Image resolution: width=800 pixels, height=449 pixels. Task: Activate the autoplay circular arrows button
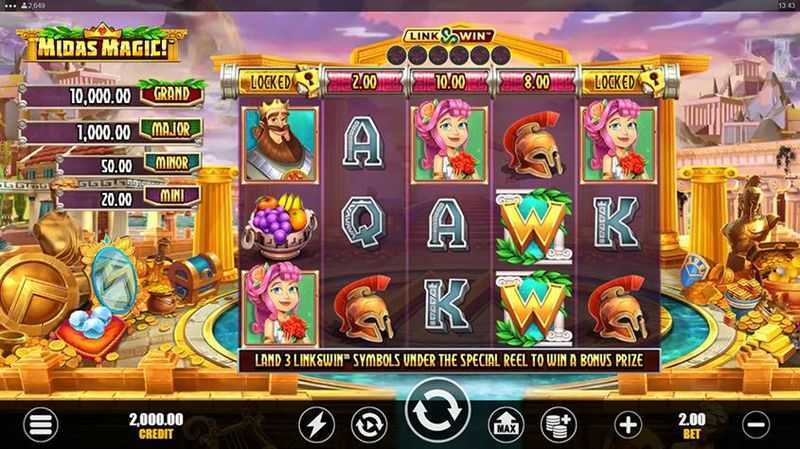click(x=368, y=425)
